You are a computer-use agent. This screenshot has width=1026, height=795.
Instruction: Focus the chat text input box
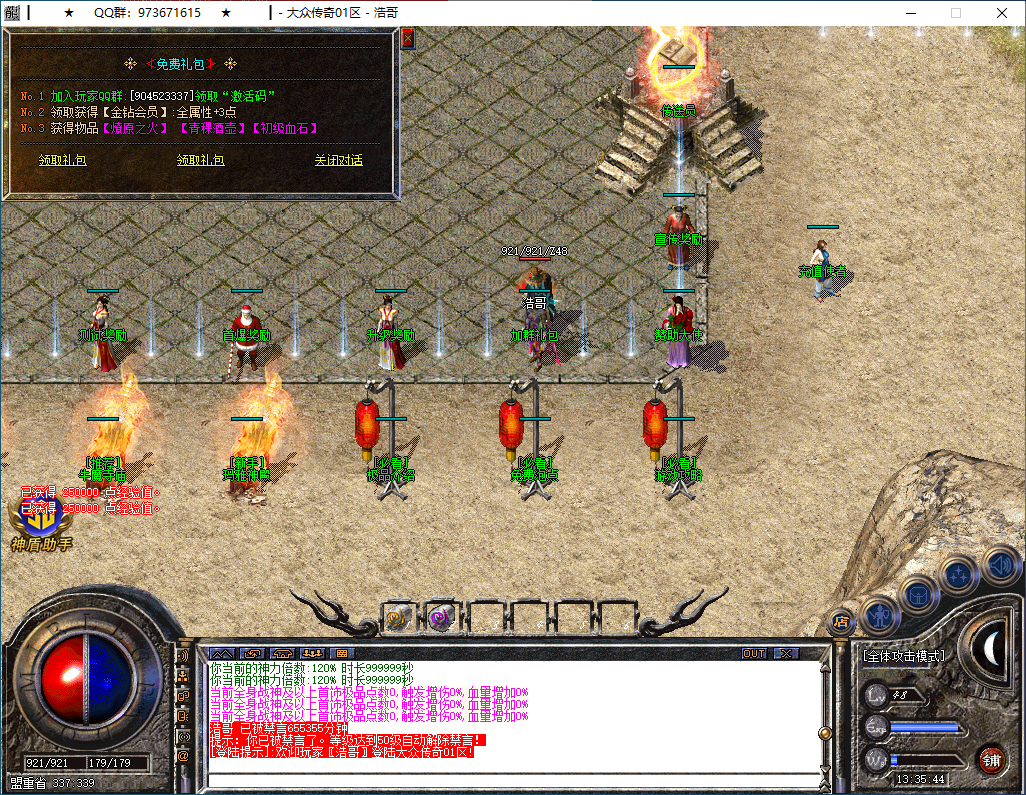point(510,779)
